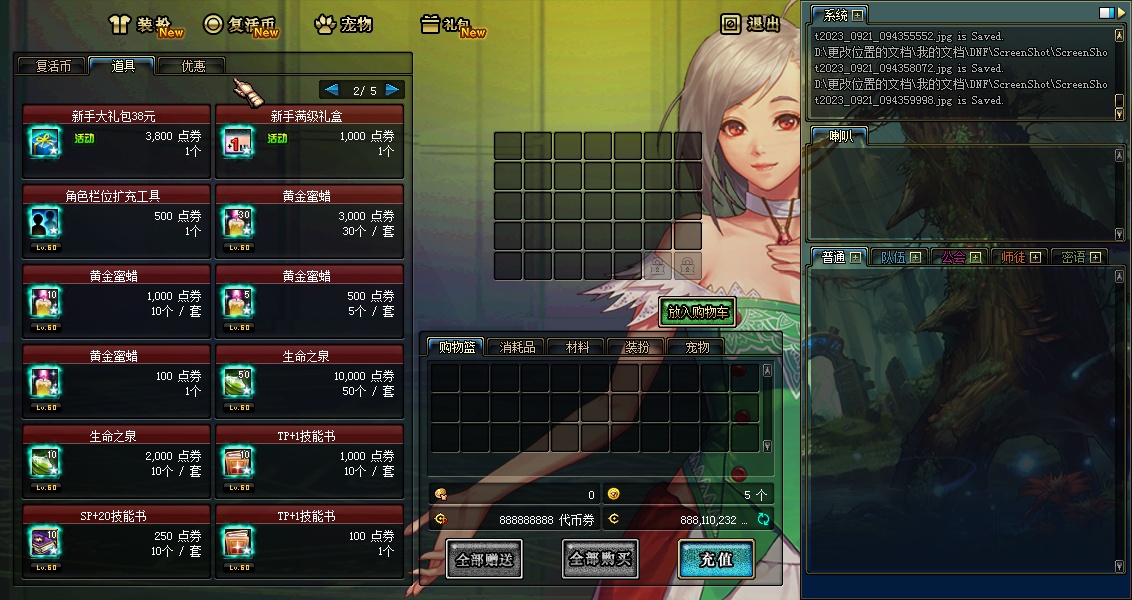Open the 装扮 costume shop menu
This screenshot has height=600, width=1132.
pyautogui.click(x=145, y=25)
